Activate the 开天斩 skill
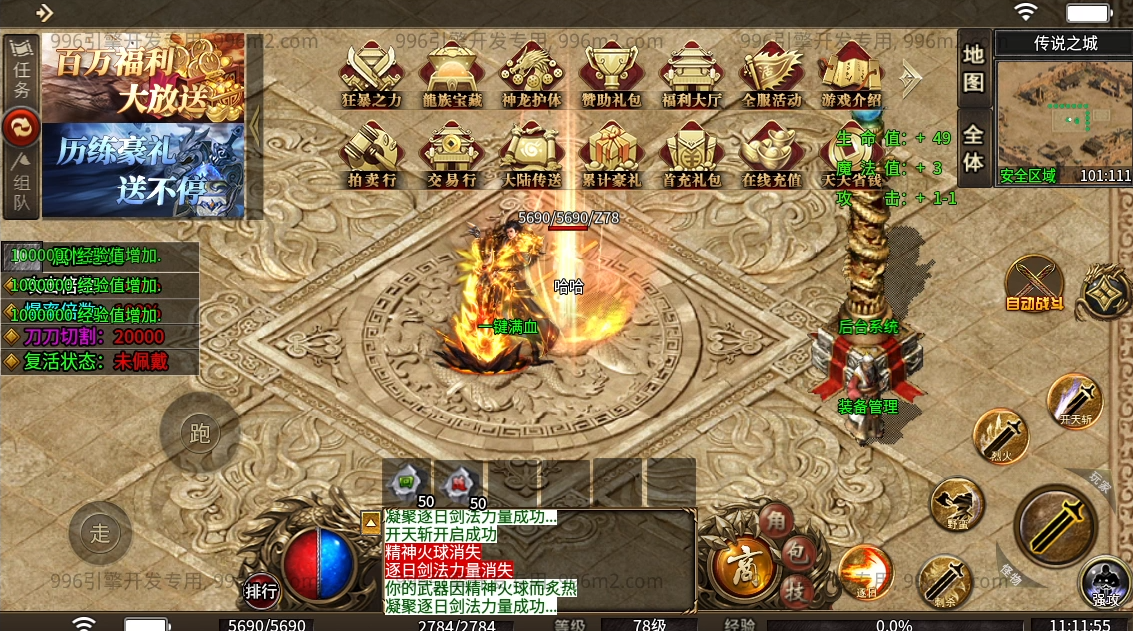This screenshot has width=1133, height=631. pyautogui.click(x=1075, y=402)
